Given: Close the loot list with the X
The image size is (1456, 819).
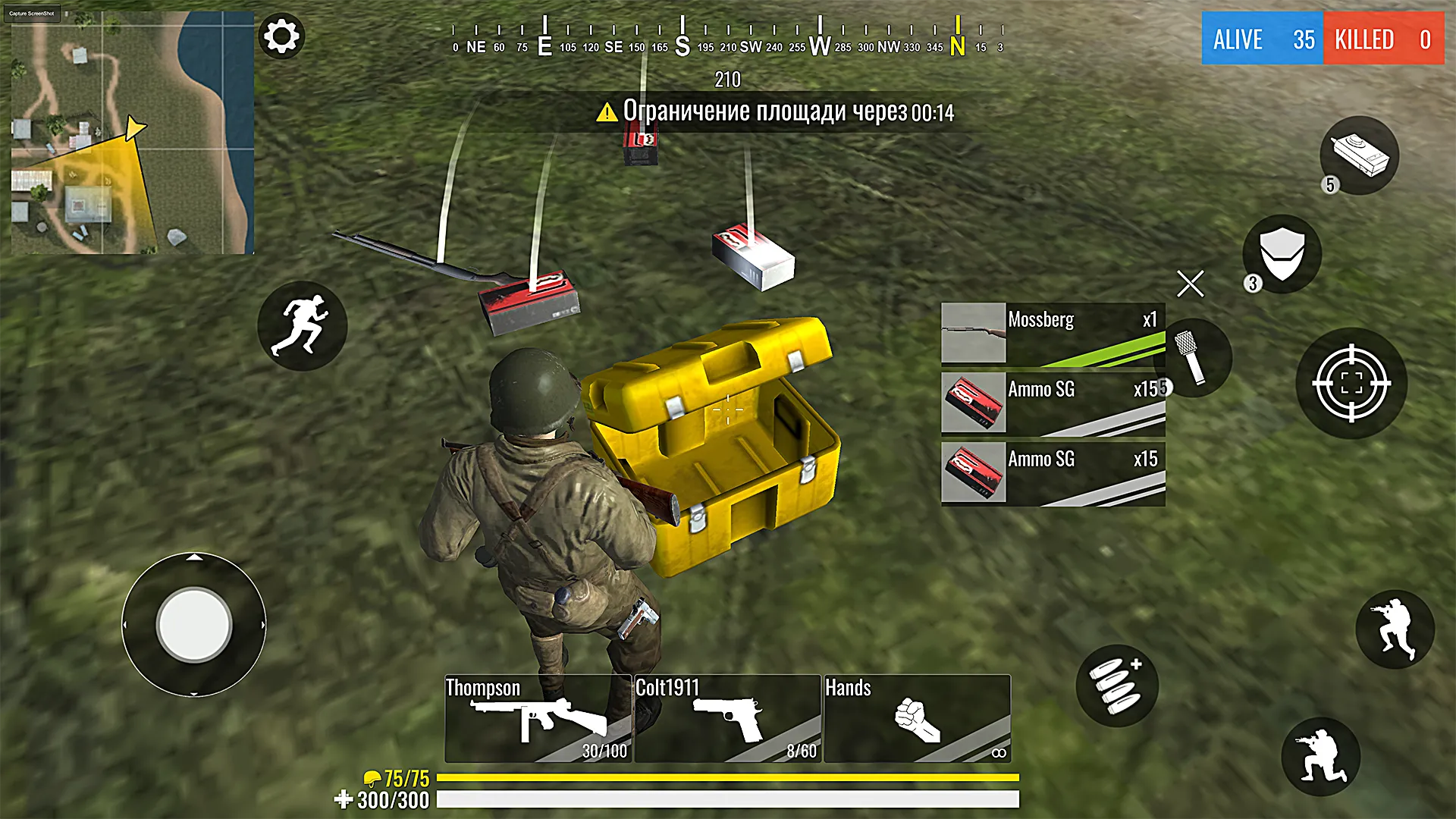Looking at the screenshot, I should 1190,284.
